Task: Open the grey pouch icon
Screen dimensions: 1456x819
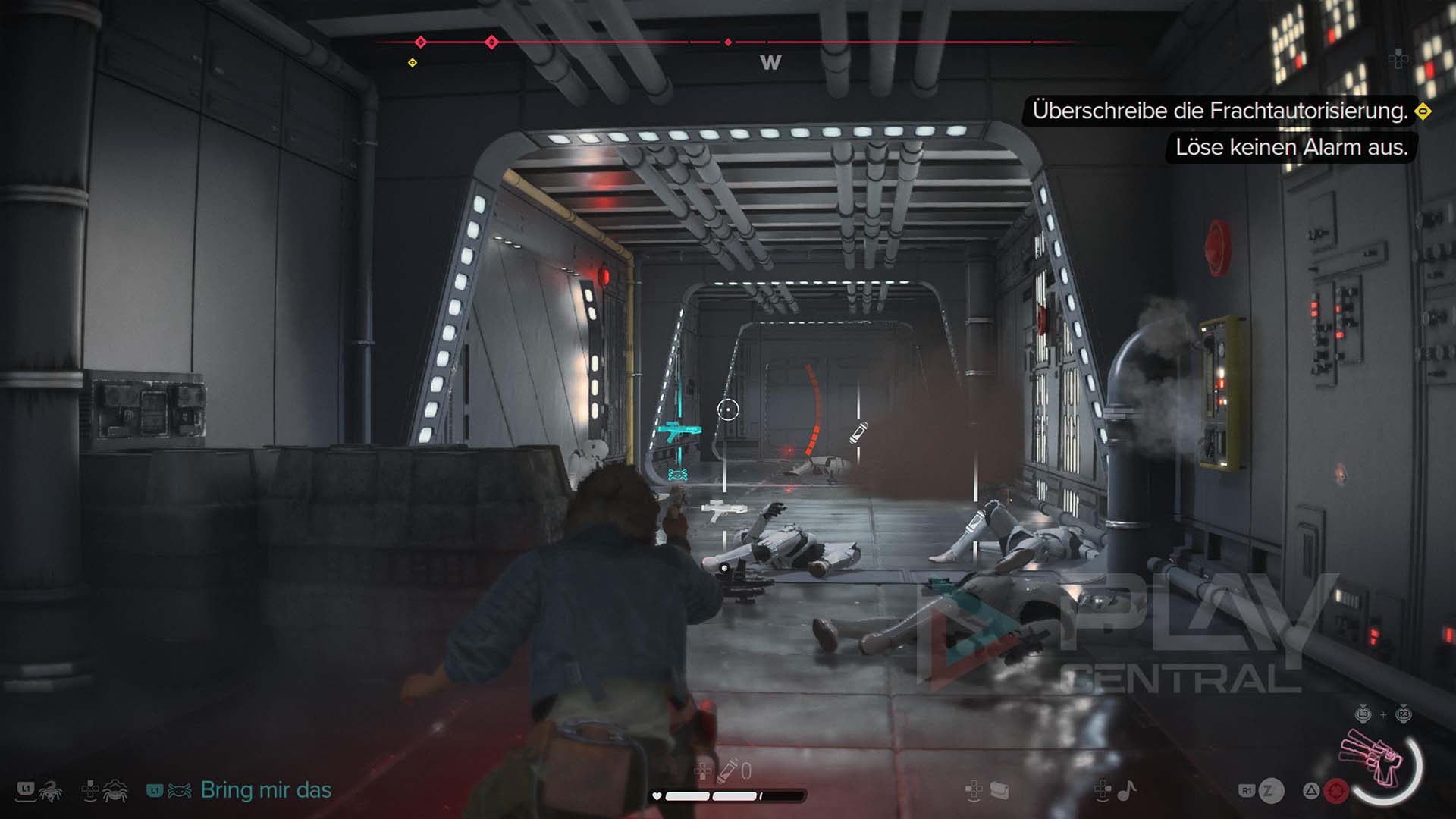Action: coord(999,791)
